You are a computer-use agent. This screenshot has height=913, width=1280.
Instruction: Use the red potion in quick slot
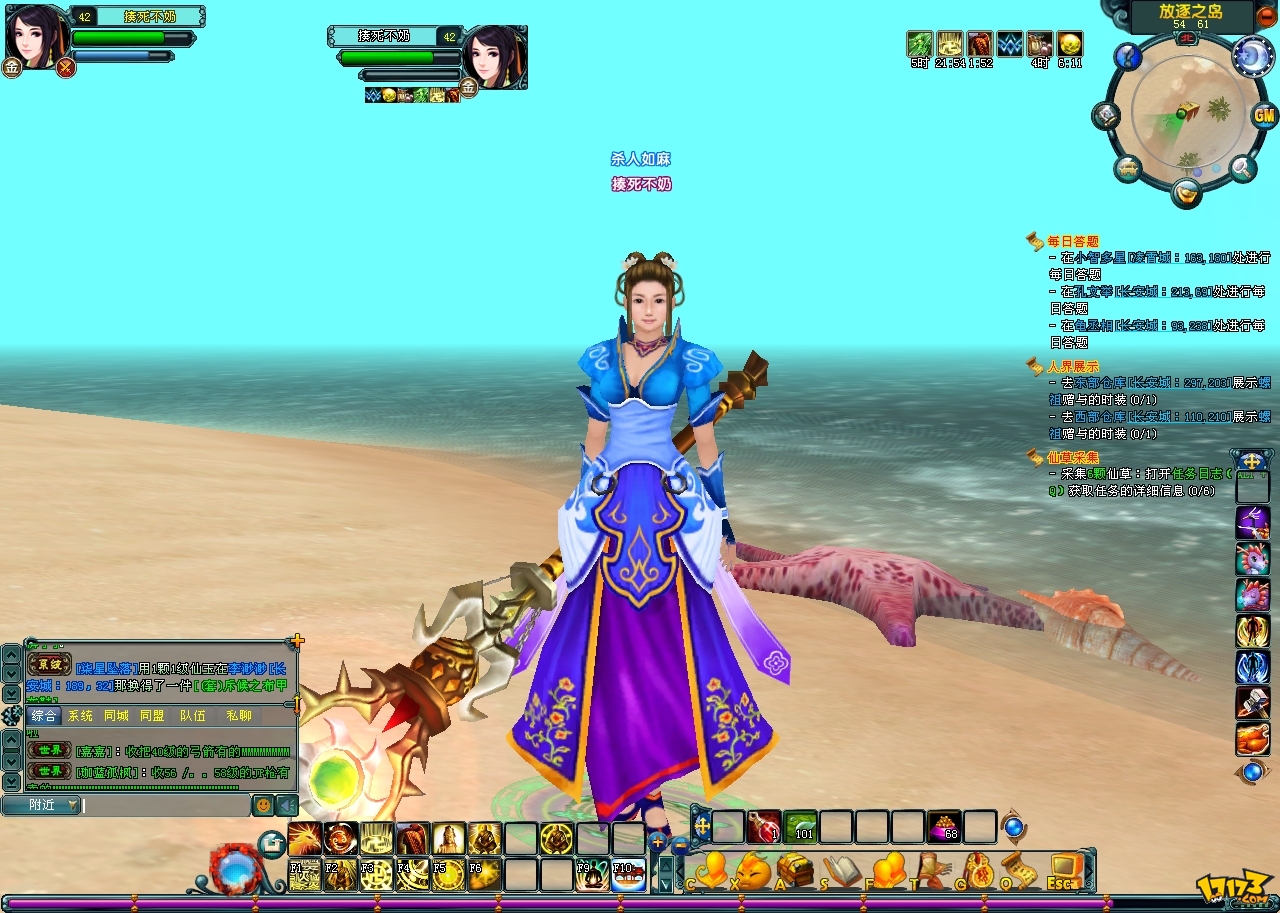[765, 827]
